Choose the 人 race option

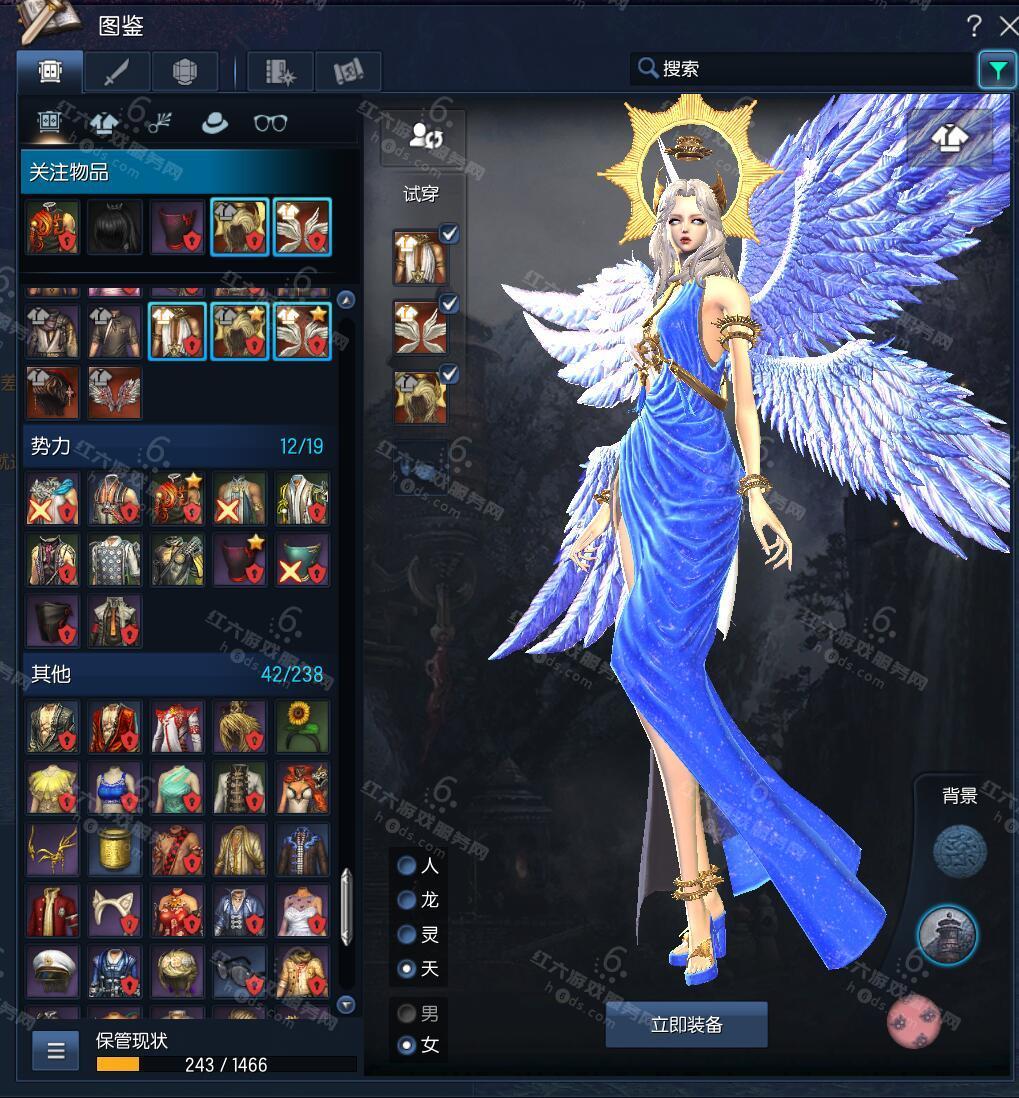(407, 866)
